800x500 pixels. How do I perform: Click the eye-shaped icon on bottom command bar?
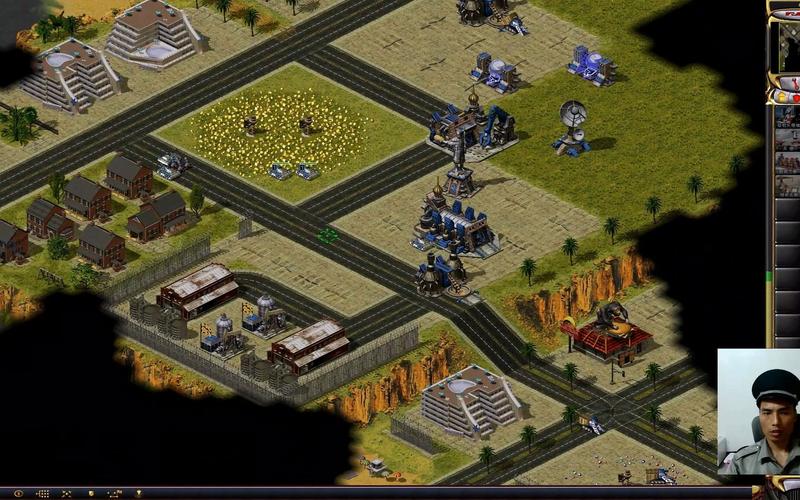click(x=18, y=493)
